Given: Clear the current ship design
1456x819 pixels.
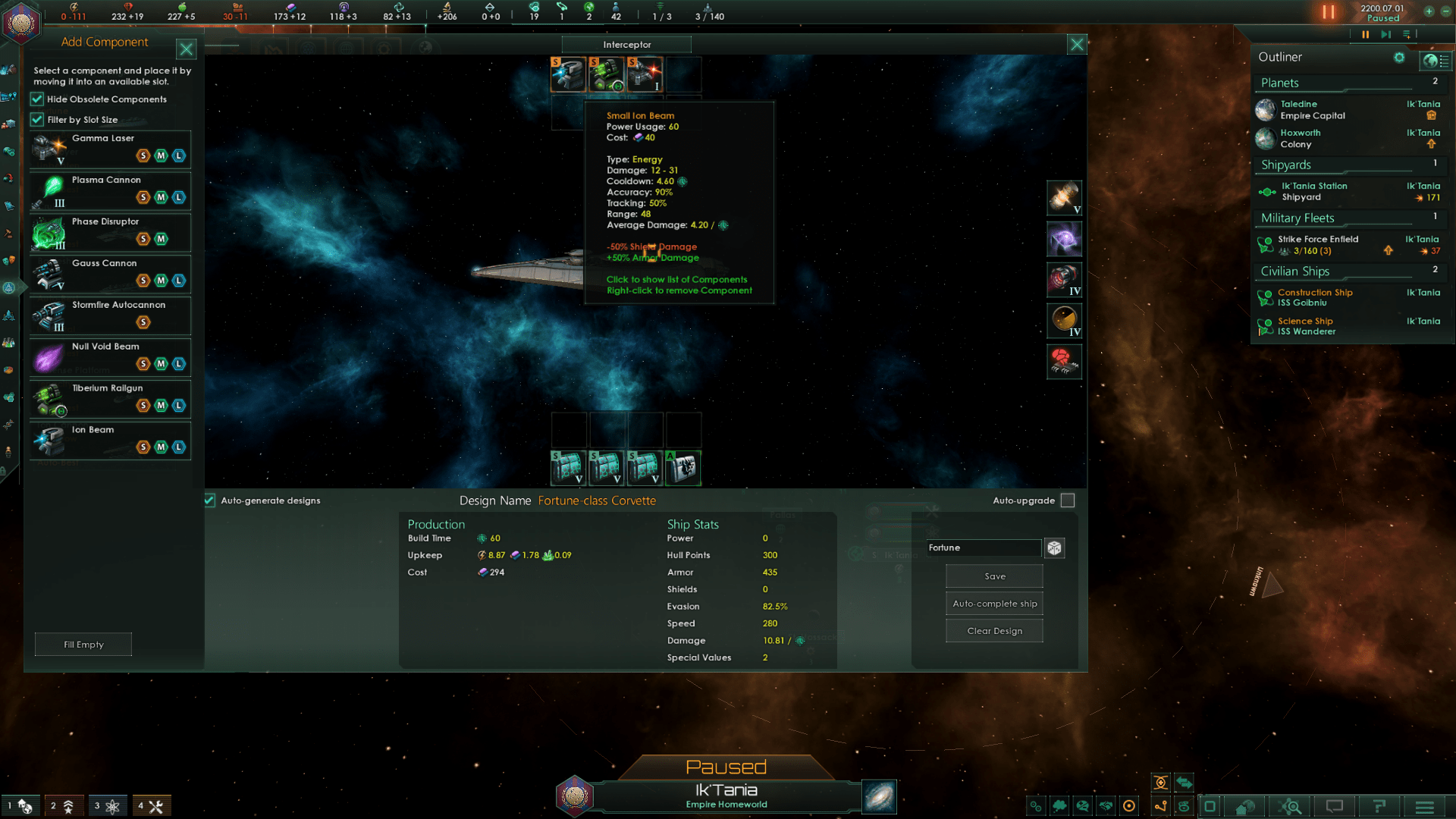Looking at the screenshot, I should click(x=994, y=631).
